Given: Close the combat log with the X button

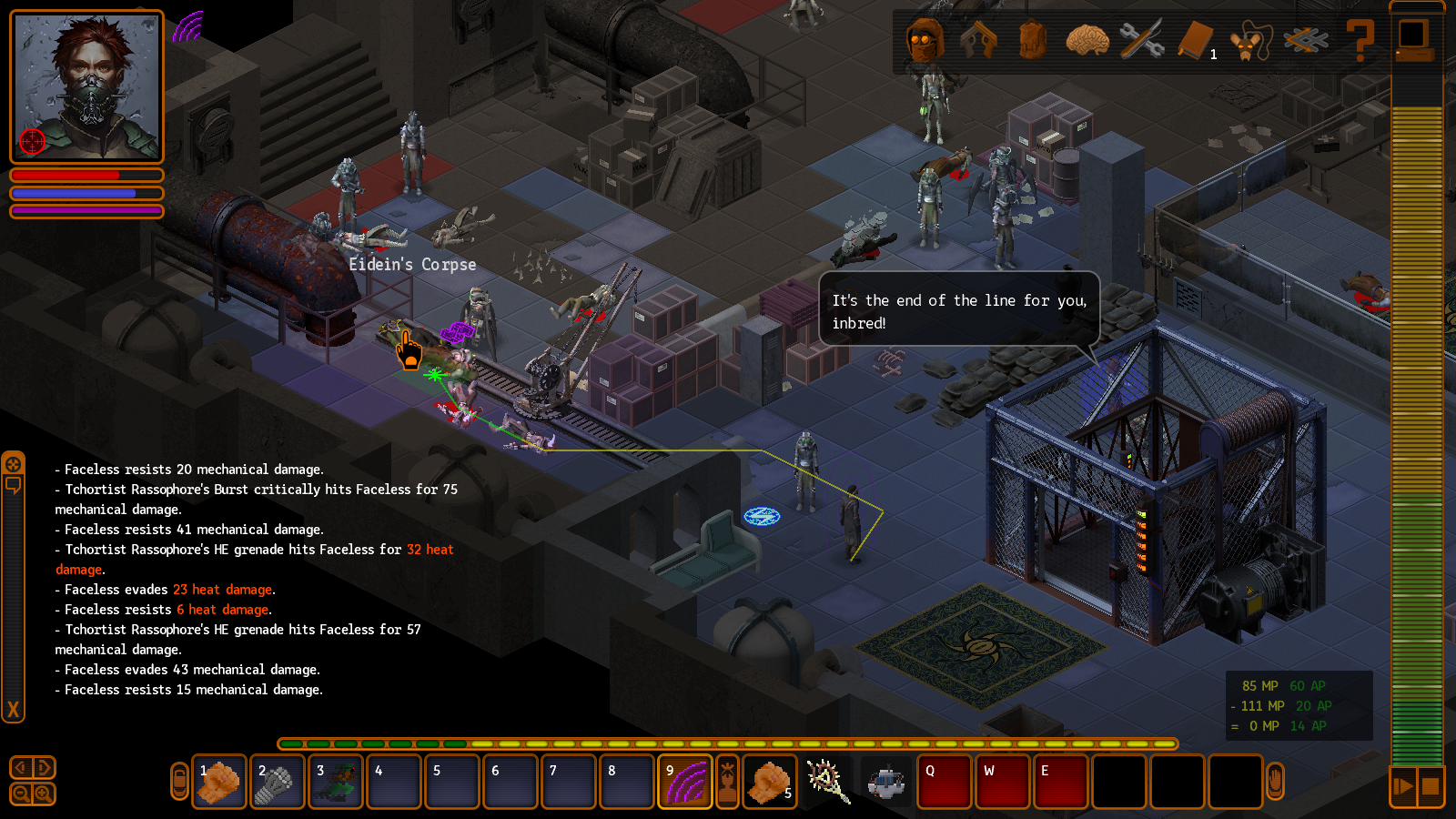Looking at the screenshot, I should click(x=14, y=710).
